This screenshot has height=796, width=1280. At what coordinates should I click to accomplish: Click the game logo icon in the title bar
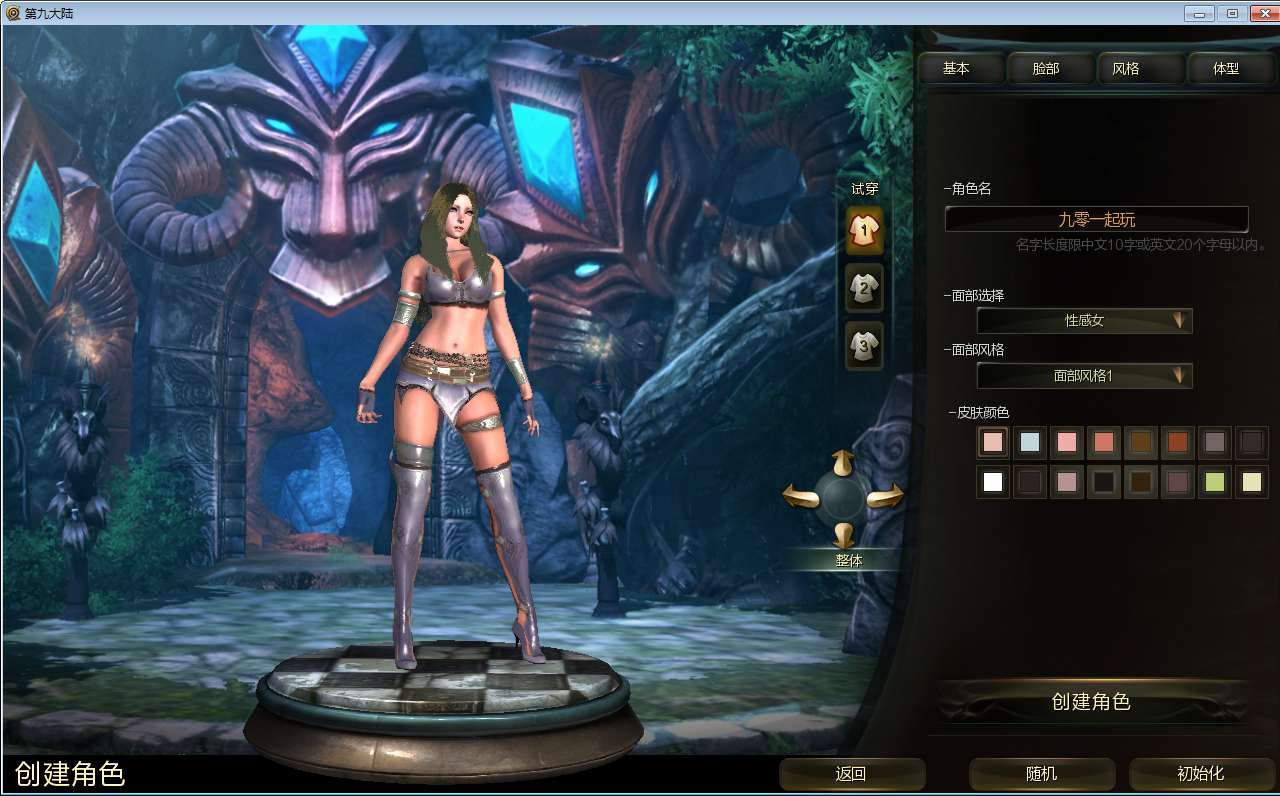[12, 13]
